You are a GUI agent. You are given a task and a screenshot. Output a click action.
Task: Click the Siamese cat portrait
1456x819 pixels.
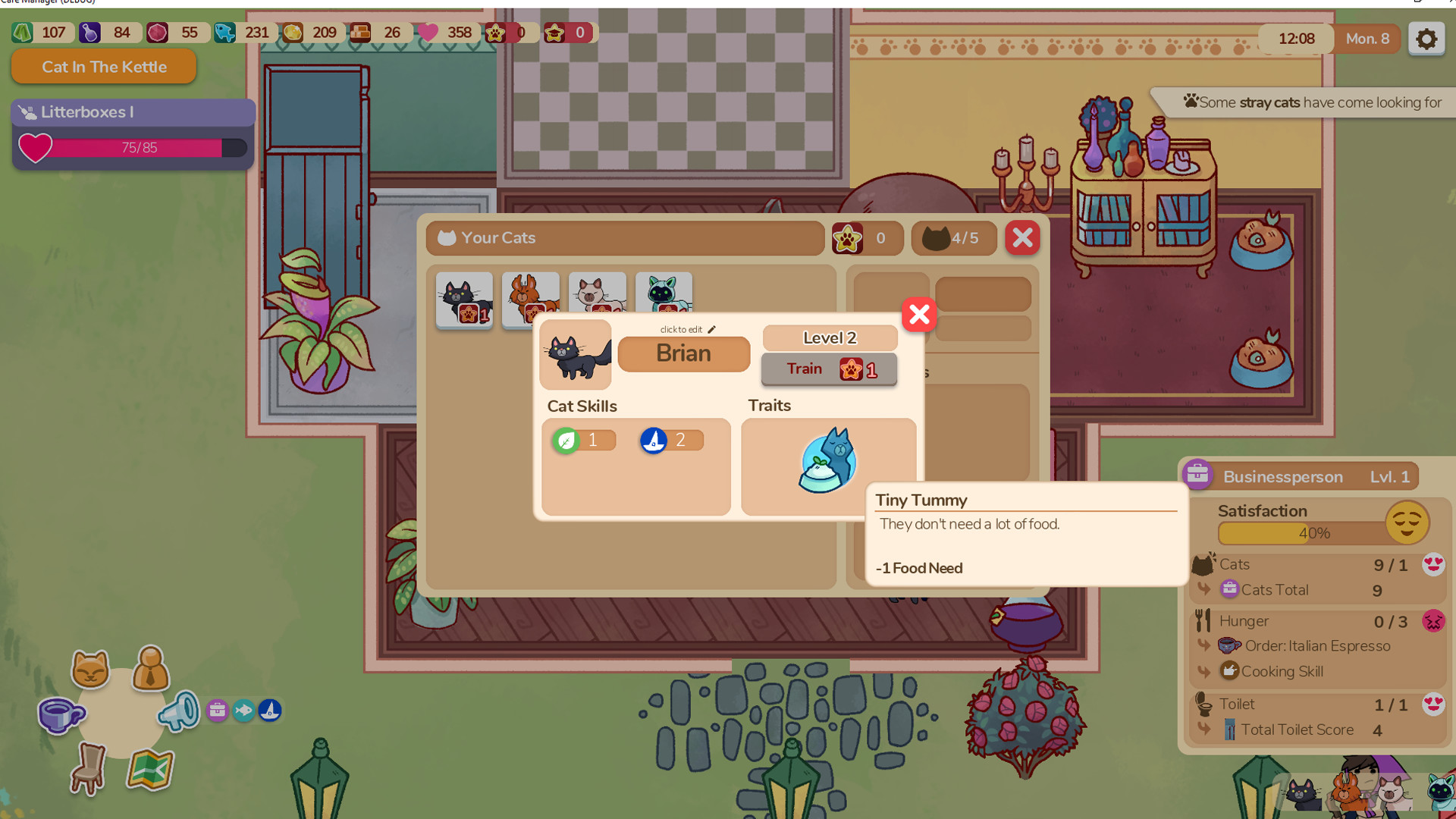(597, 298)
